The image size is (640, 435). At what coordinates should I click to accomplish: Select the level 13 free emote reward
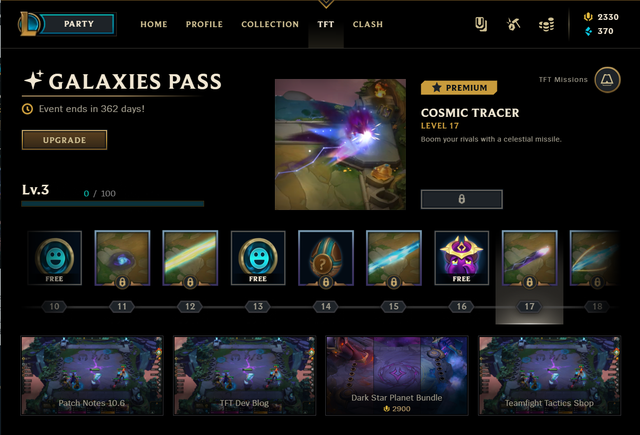(257, 260)
